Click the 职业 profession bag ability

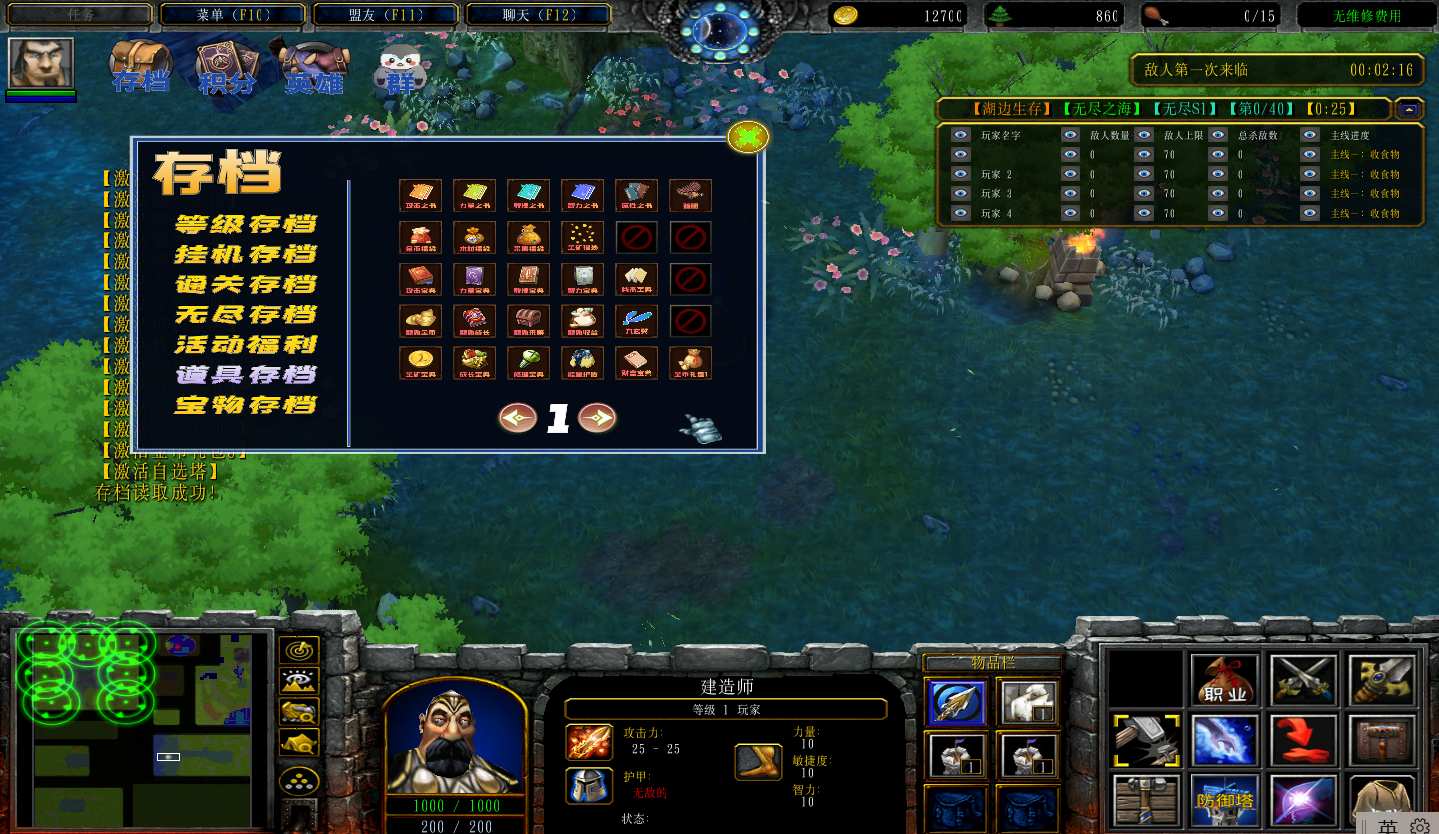pyautogui.click(x=1224, y=681)
